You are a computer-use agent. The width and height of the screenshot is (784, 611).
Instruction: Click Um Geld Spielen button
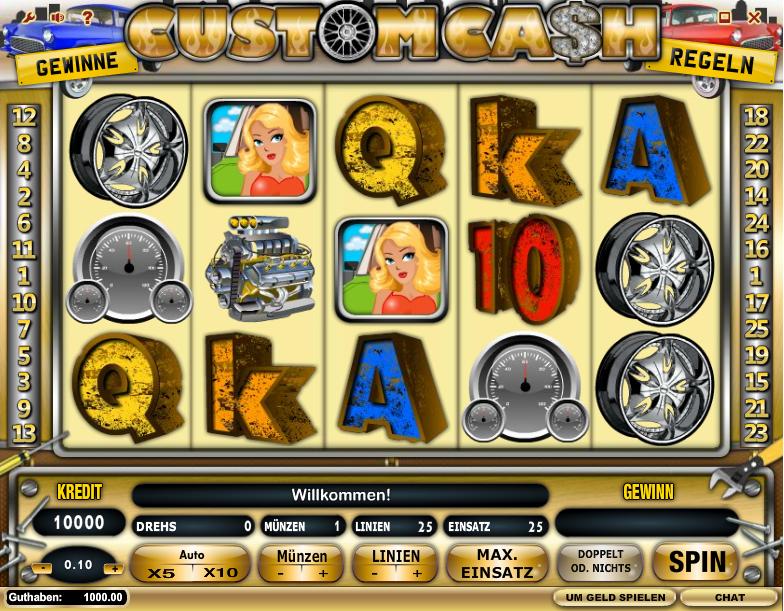point(615,597)
